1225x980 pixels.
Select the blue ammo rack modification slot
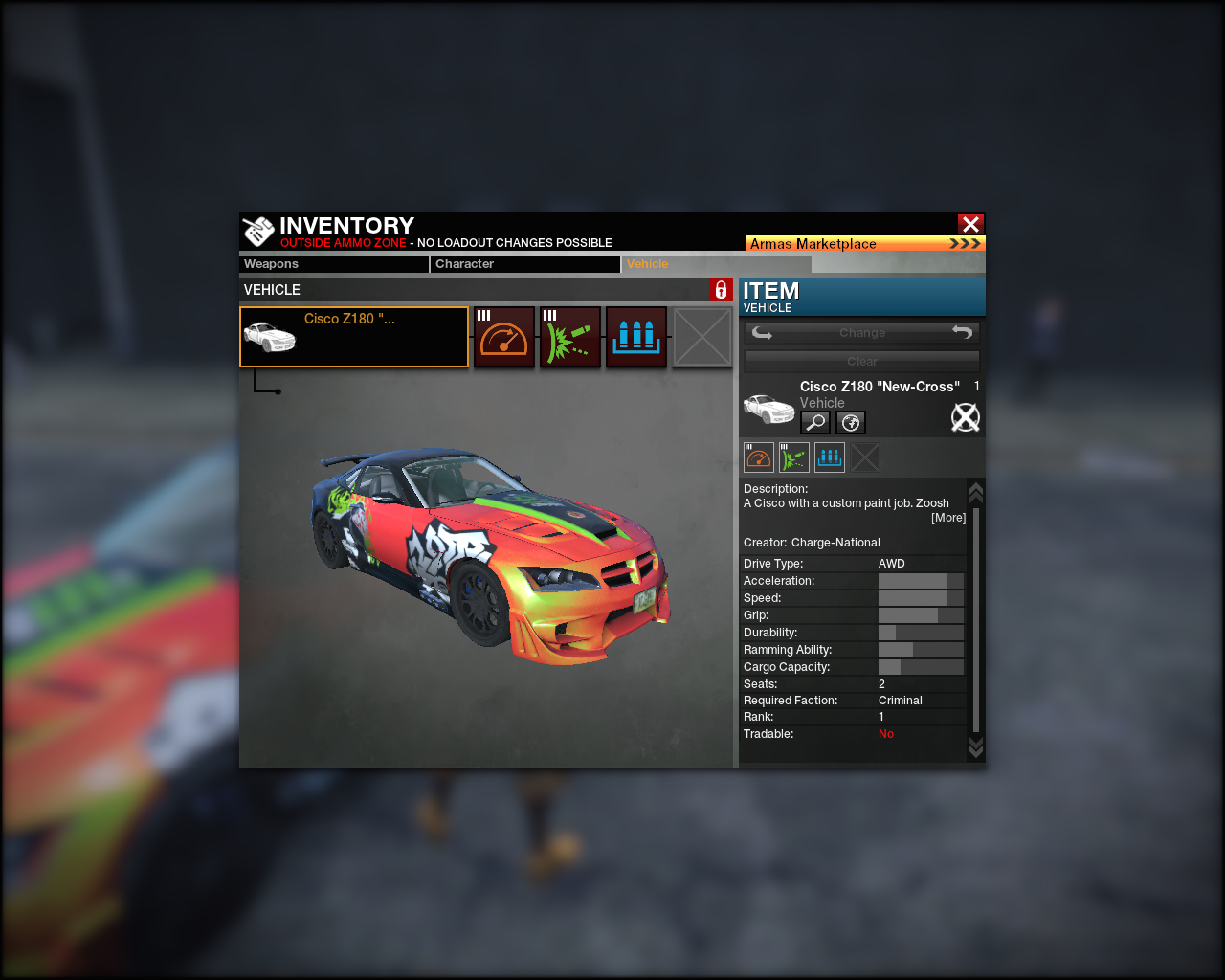[636, 337]
